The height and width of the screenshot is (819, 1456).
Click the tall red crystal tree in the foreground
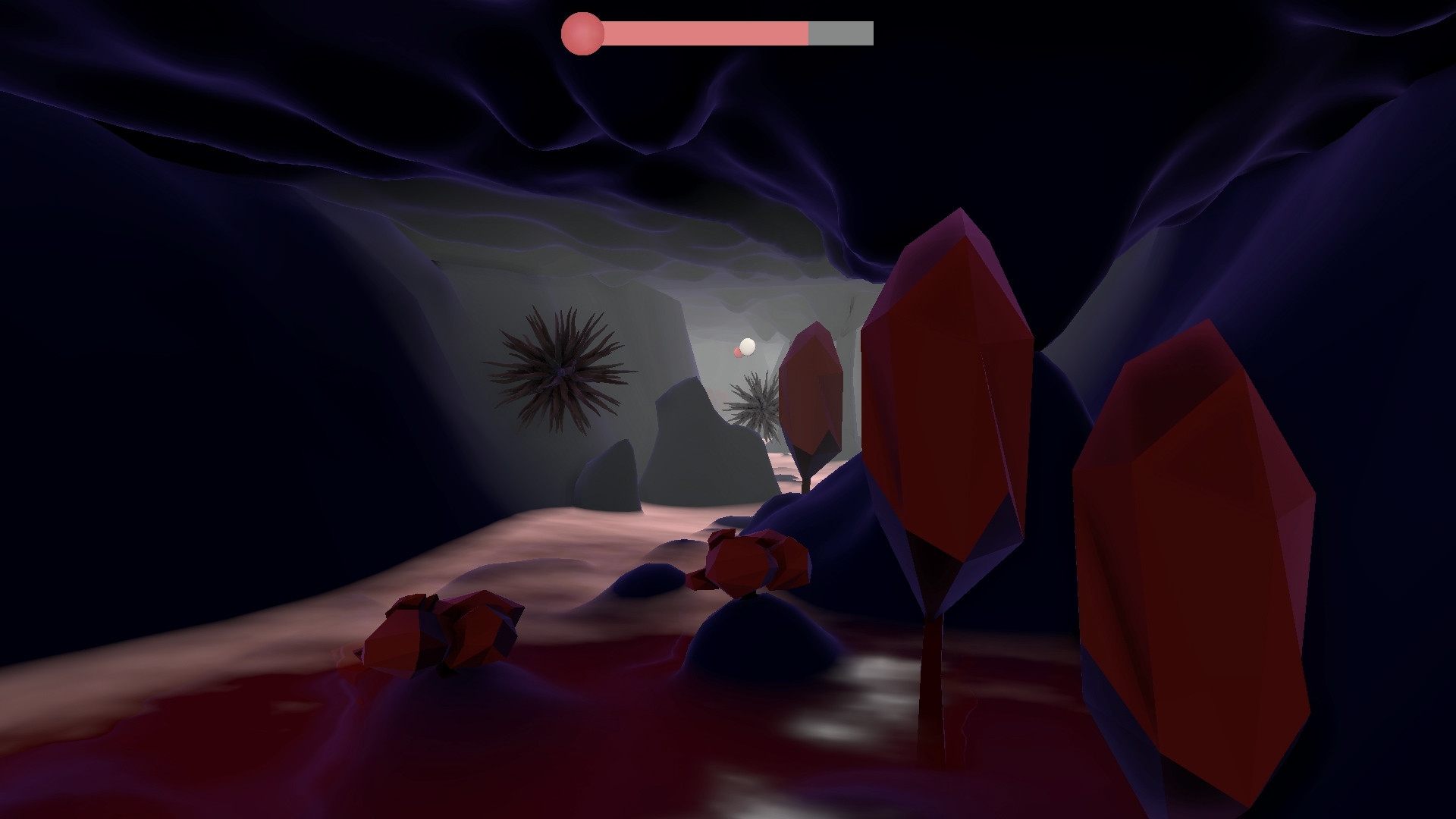[x=948, y=394]
